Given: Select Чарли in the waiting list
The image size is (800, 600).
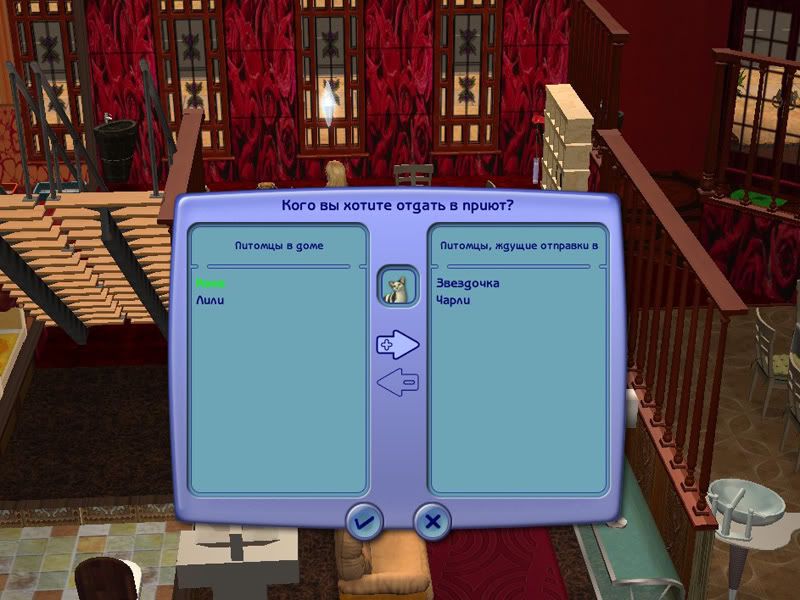Looking at the screenshot, I should coord(453,300).
